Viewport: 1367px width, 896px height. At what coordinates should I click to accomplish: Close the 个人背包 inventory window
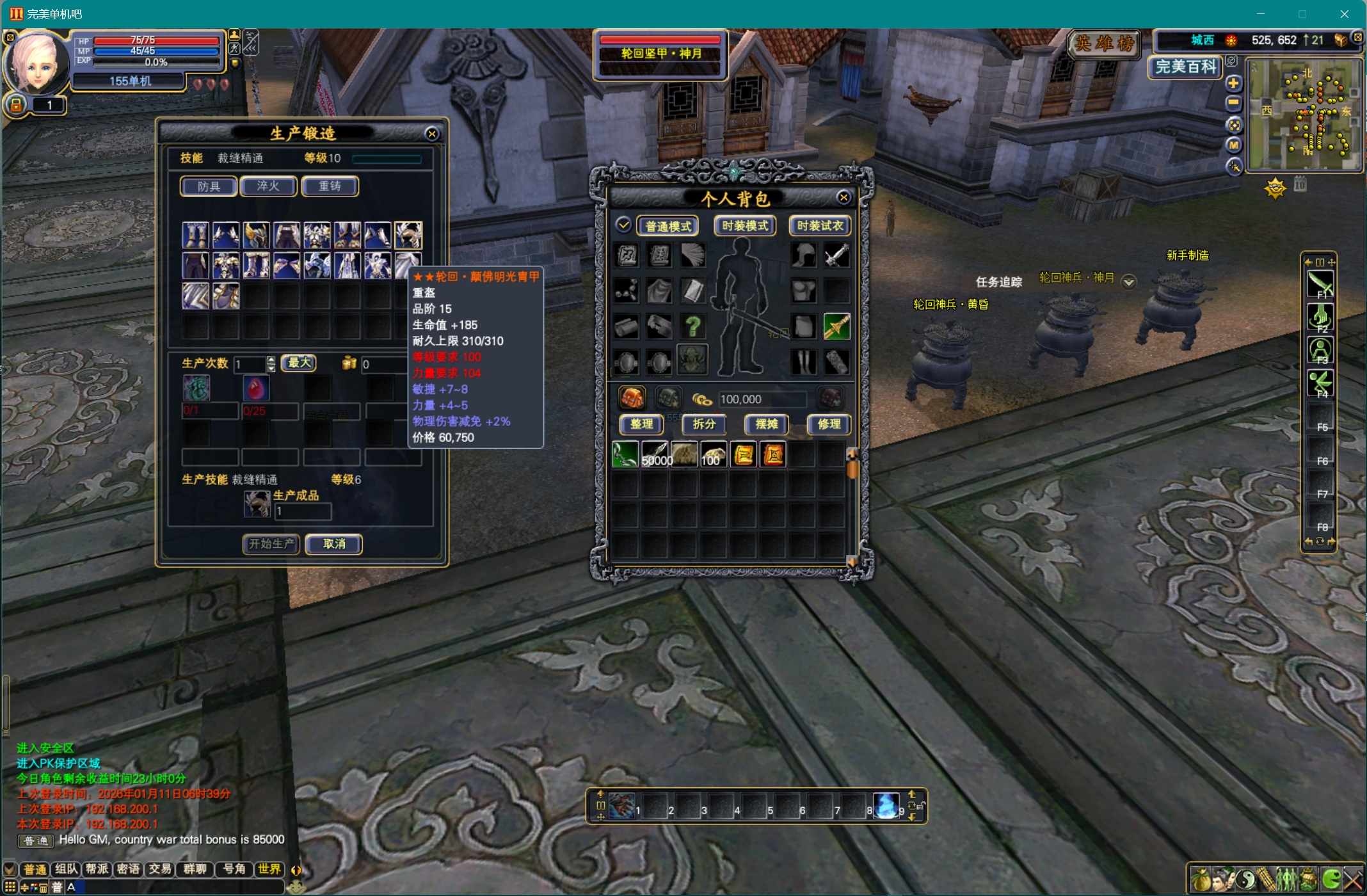(x=843, y=198)
